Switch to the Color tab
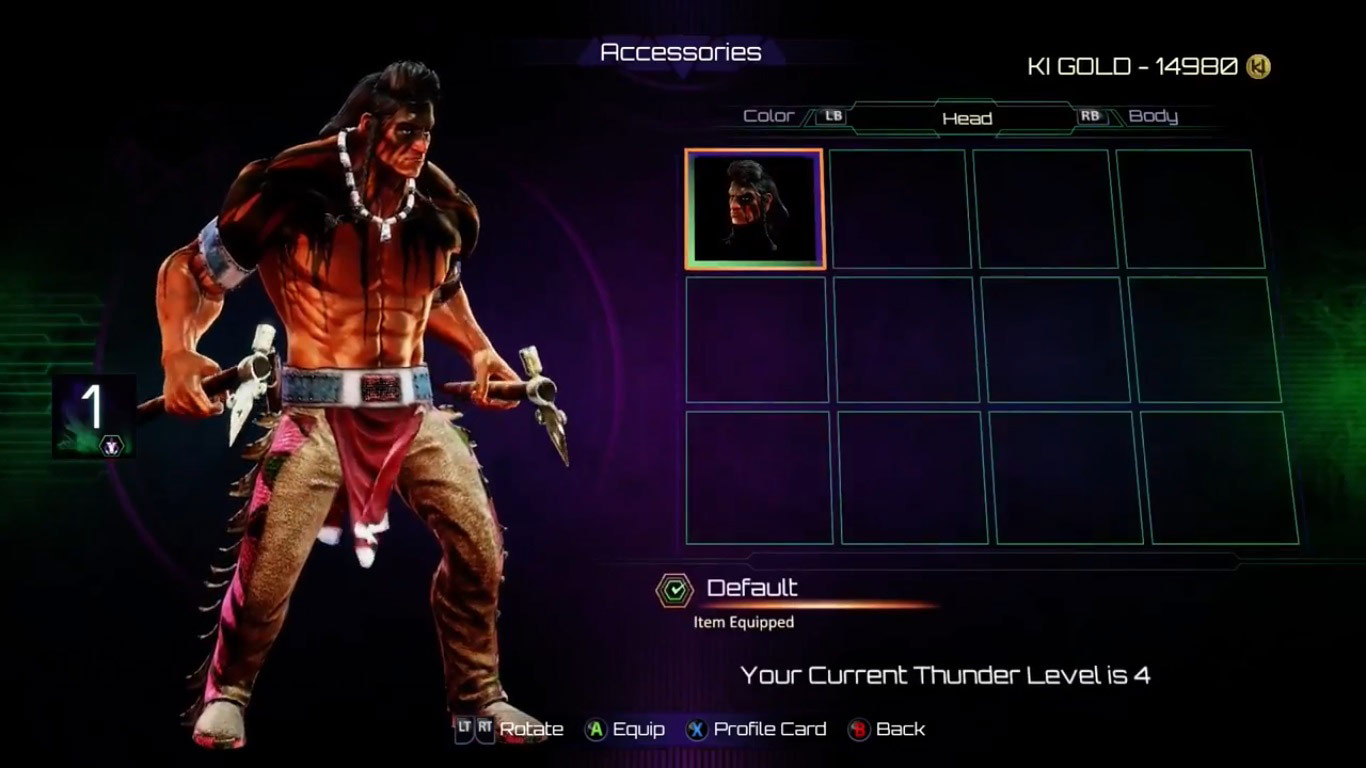Screen dimensions: 1366x768 769,116
